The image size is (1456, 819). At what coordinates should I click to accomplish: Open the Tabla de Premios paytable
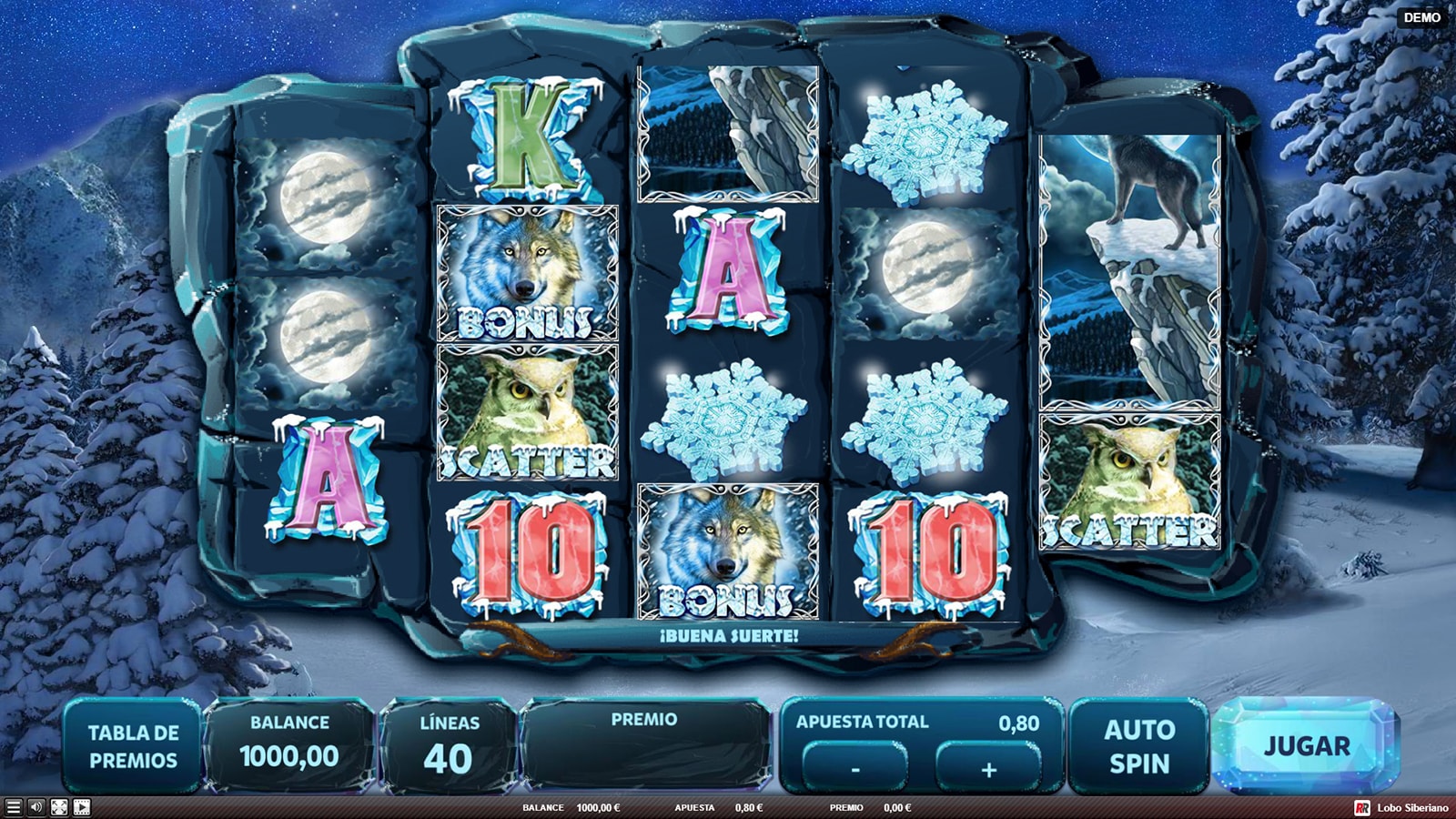[x=133, y=746]
